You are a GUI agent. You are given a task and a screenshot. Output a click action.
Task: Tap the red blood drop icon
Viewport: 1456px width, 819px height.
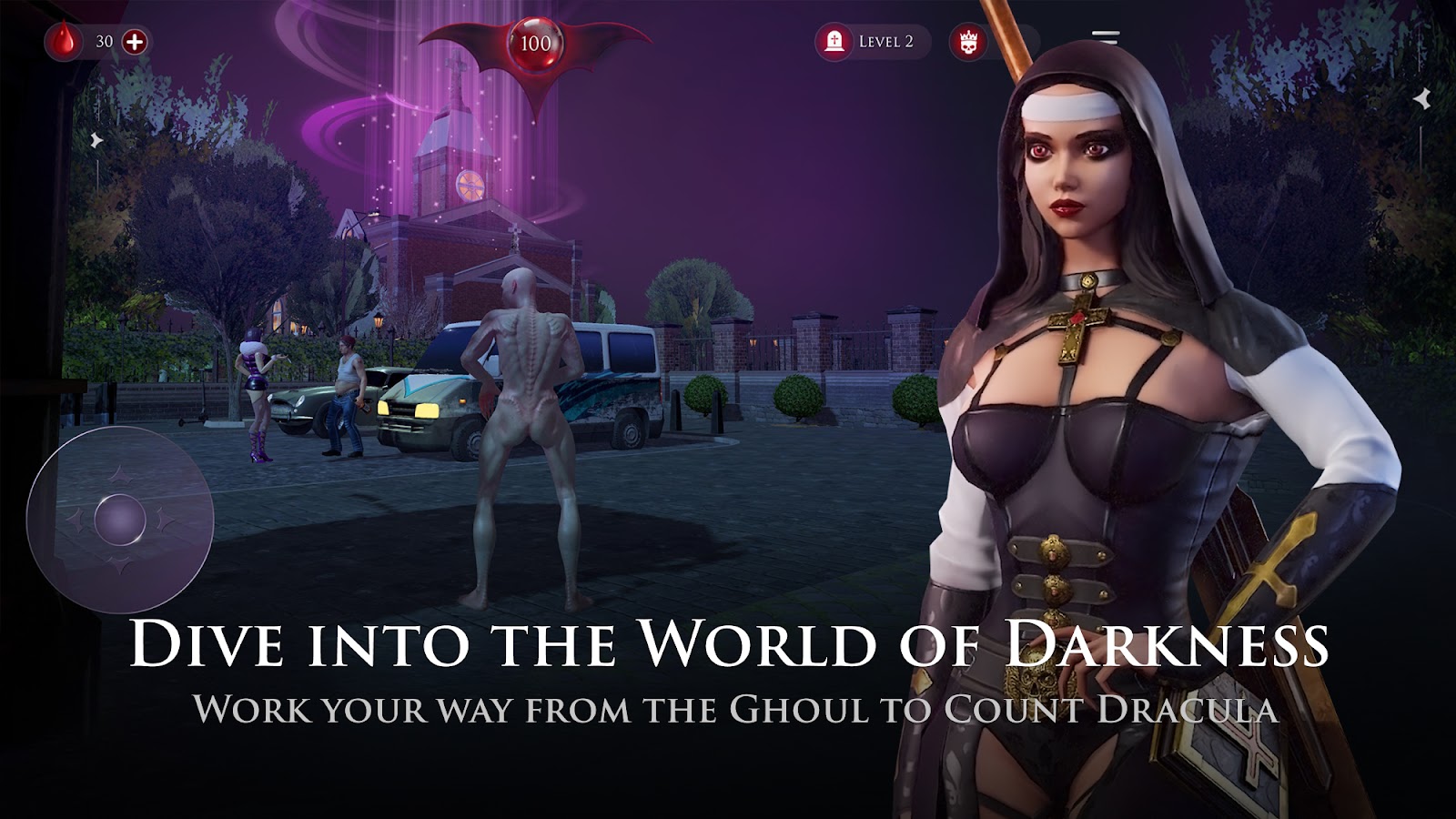(64, 41)
